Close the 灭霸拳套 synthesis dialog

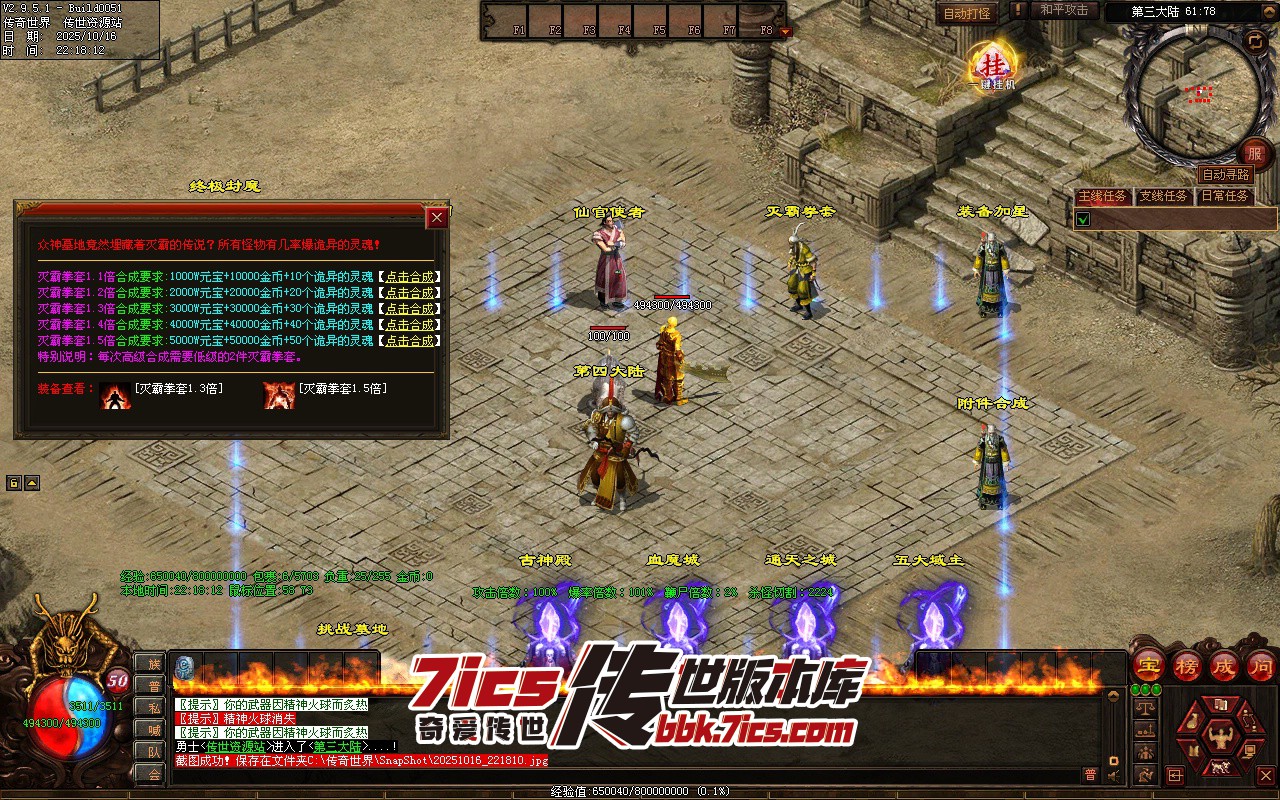click(x=436, y=217)
